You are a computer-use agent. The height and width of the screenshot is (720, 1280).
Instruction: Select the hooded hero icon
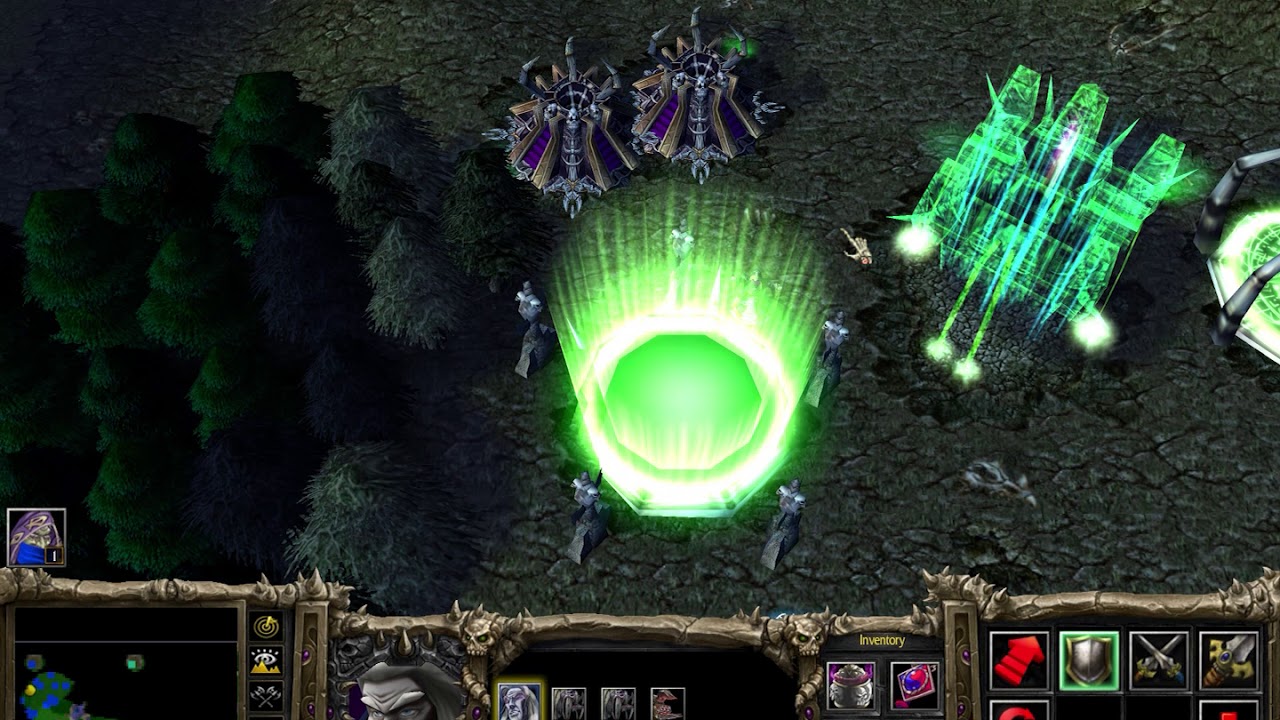click(x=36, y=537)
